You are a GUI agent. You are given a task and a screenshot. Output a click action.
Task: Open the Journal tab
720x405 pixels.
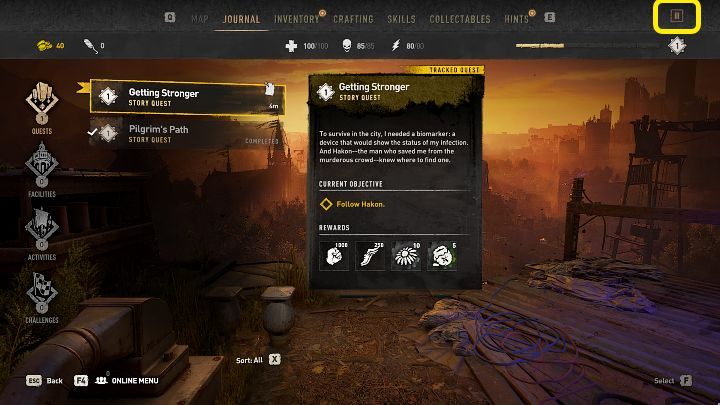click(x=241, y=18)
